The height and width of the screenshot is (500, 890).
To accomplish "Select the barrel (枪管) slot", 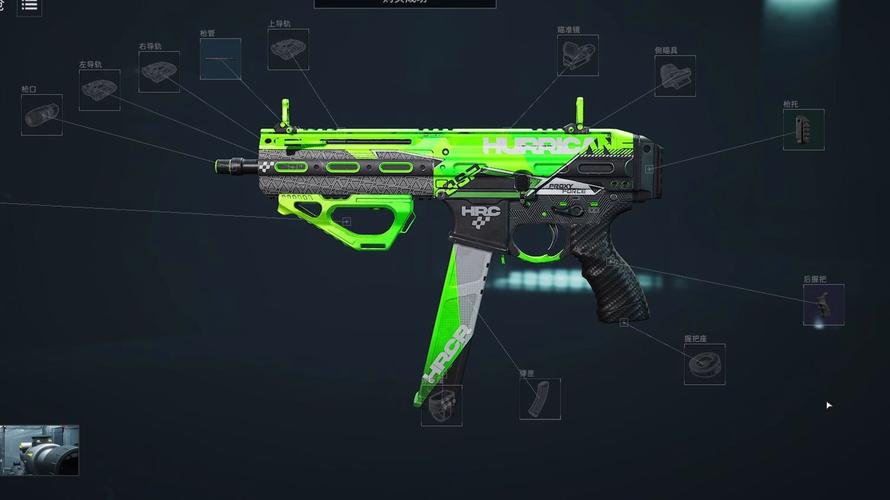I will (220, 59).
